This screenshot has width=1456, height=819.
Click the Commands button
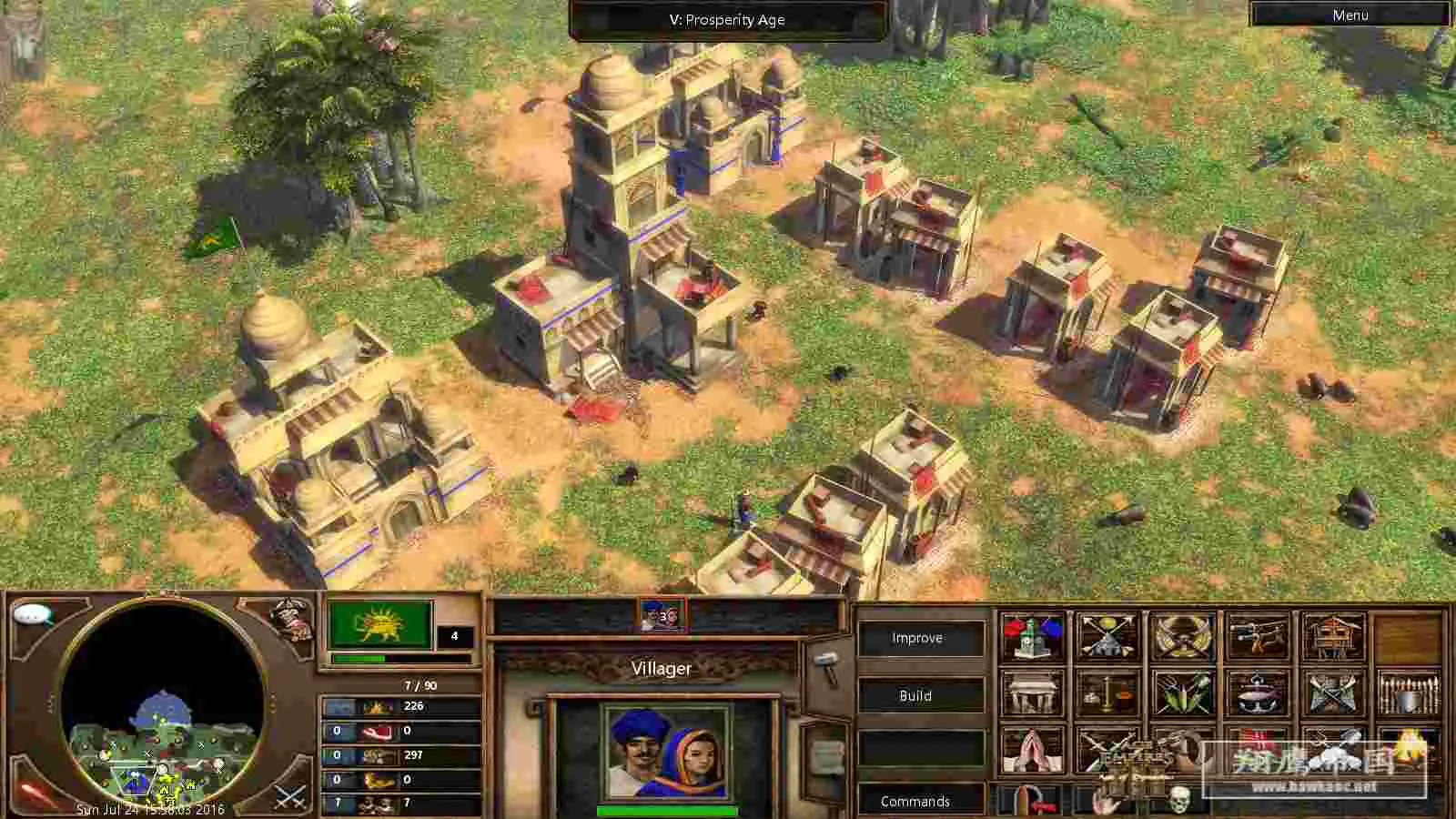(x=917, y=802)
